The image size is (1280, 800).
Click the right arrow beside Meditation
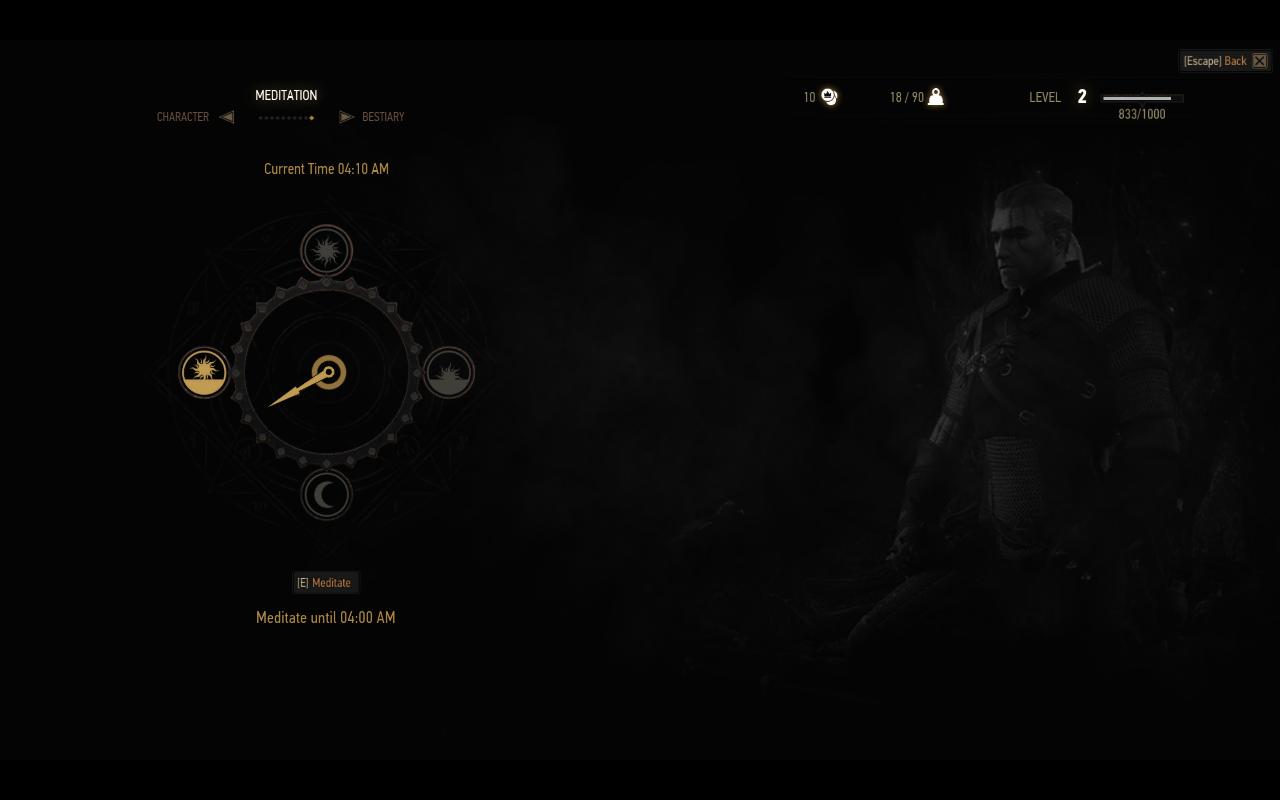coord(346,117)
